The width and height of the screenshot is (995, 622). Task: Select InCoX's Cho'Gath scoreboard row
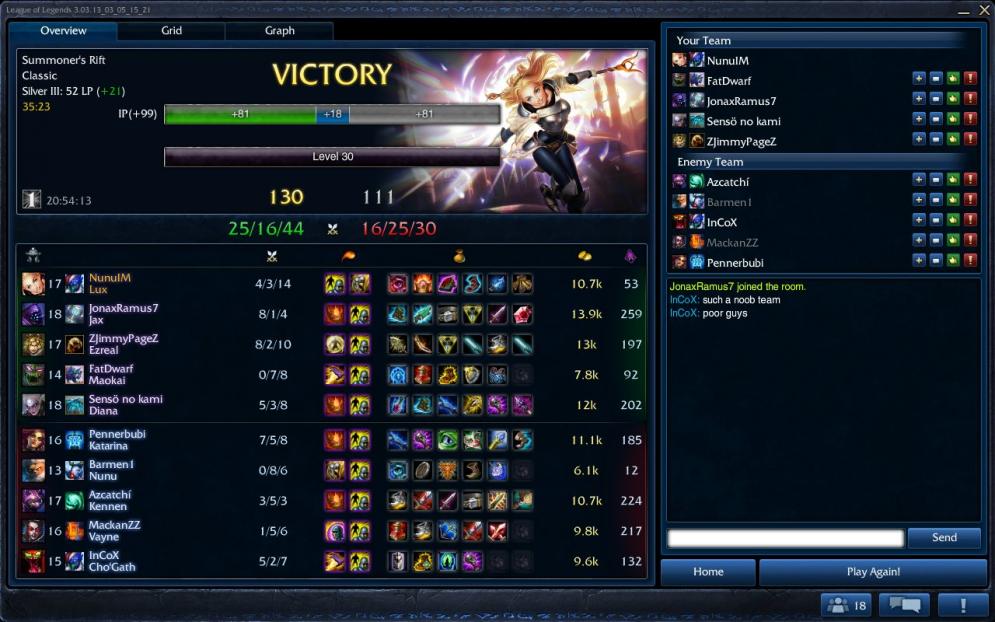click(330, 561)
